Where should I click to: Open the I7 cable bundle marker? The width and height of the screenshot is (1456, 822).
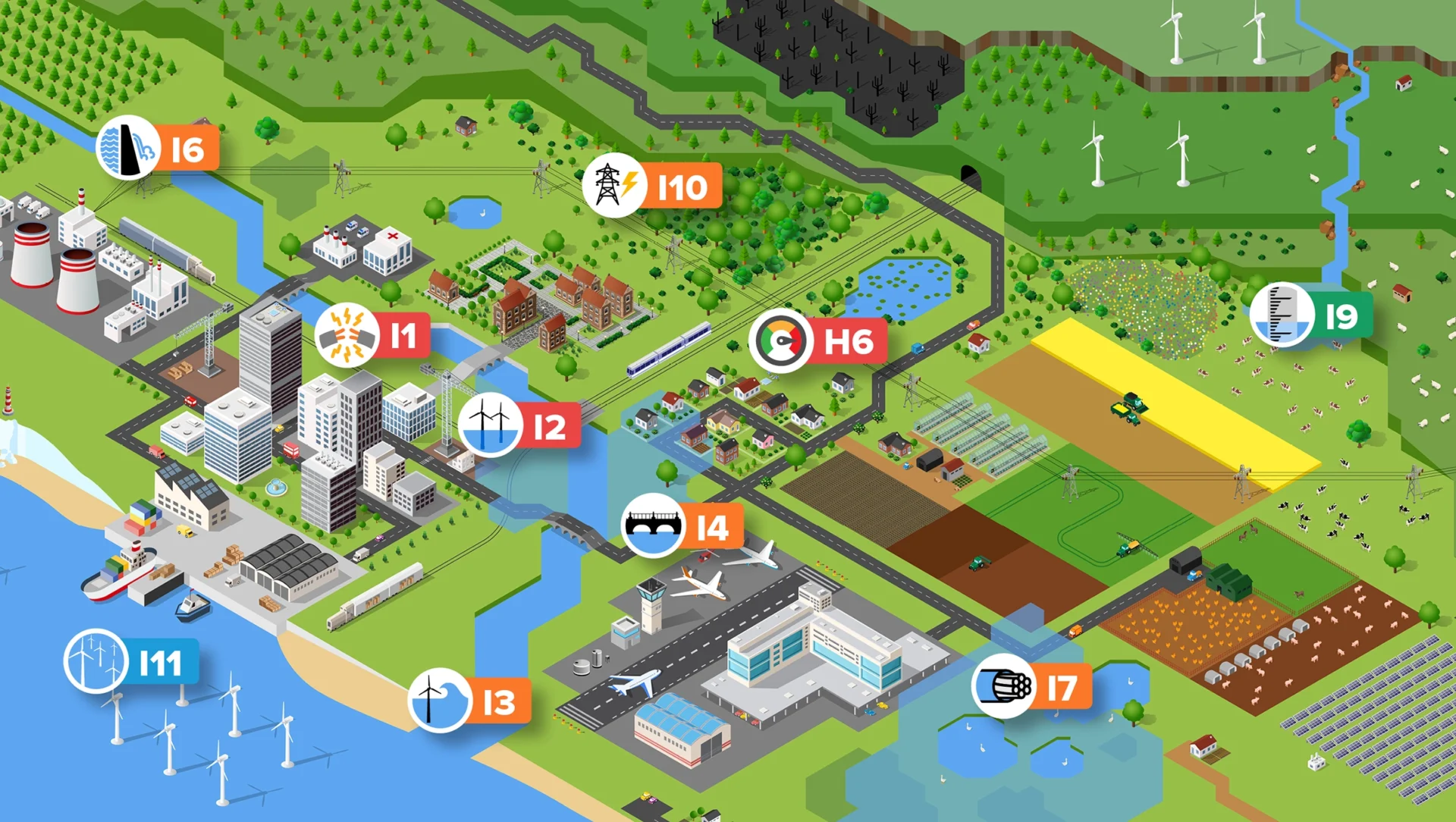(1003, 686)
